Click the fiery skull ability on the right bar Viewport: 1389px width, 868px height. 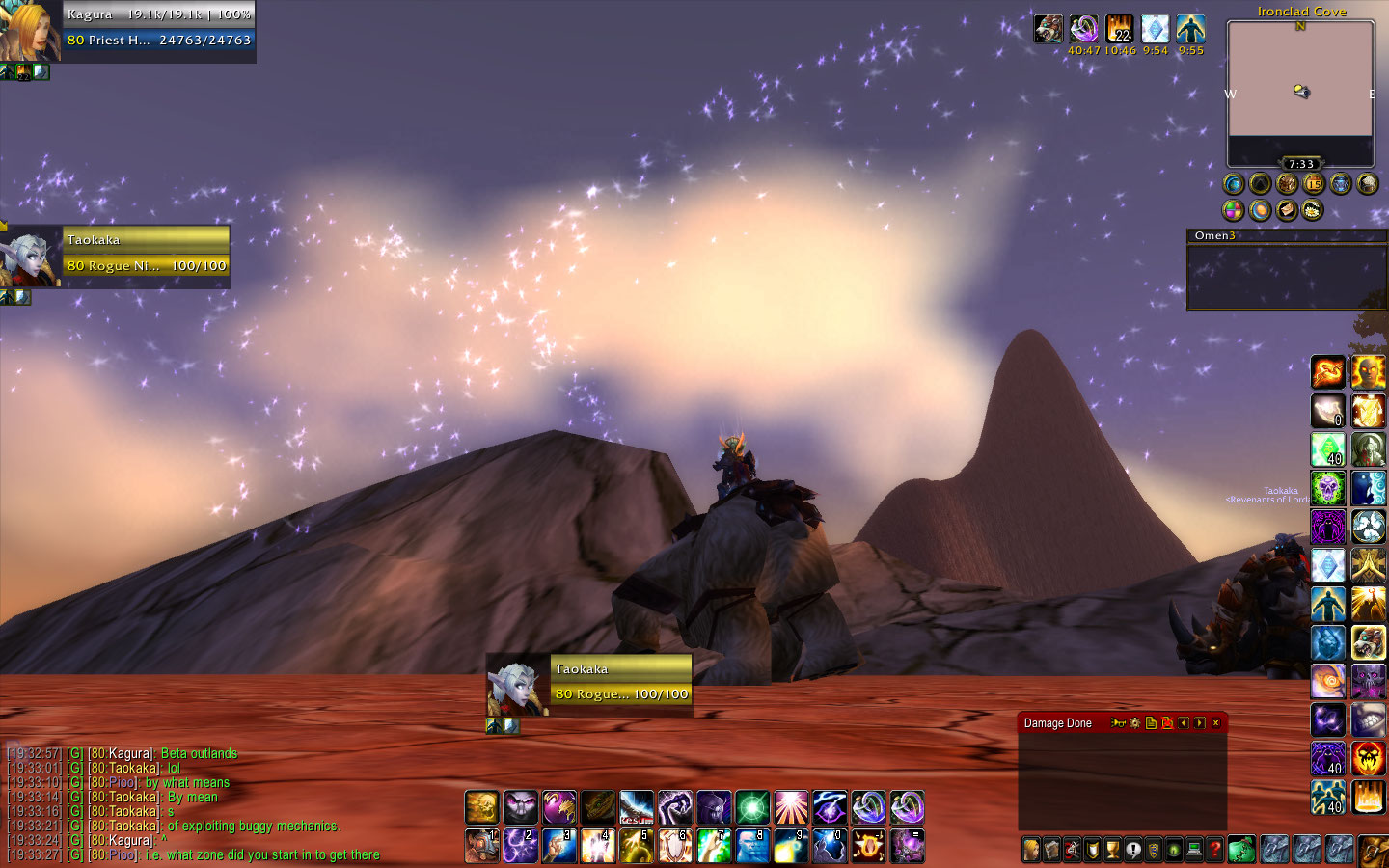[1368, 758]
